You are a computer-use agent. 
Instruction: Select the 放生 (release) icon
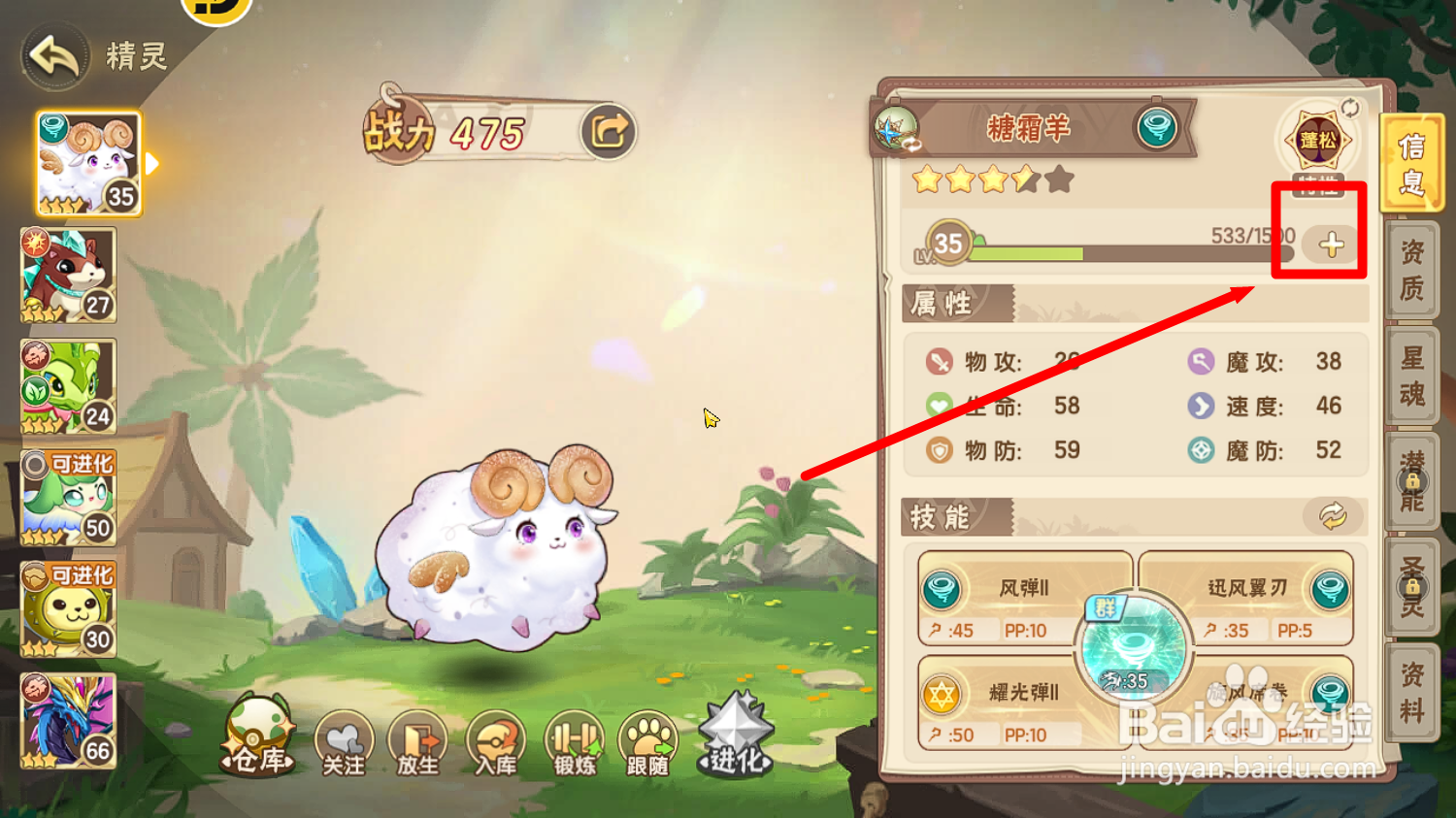click(417, 742)
